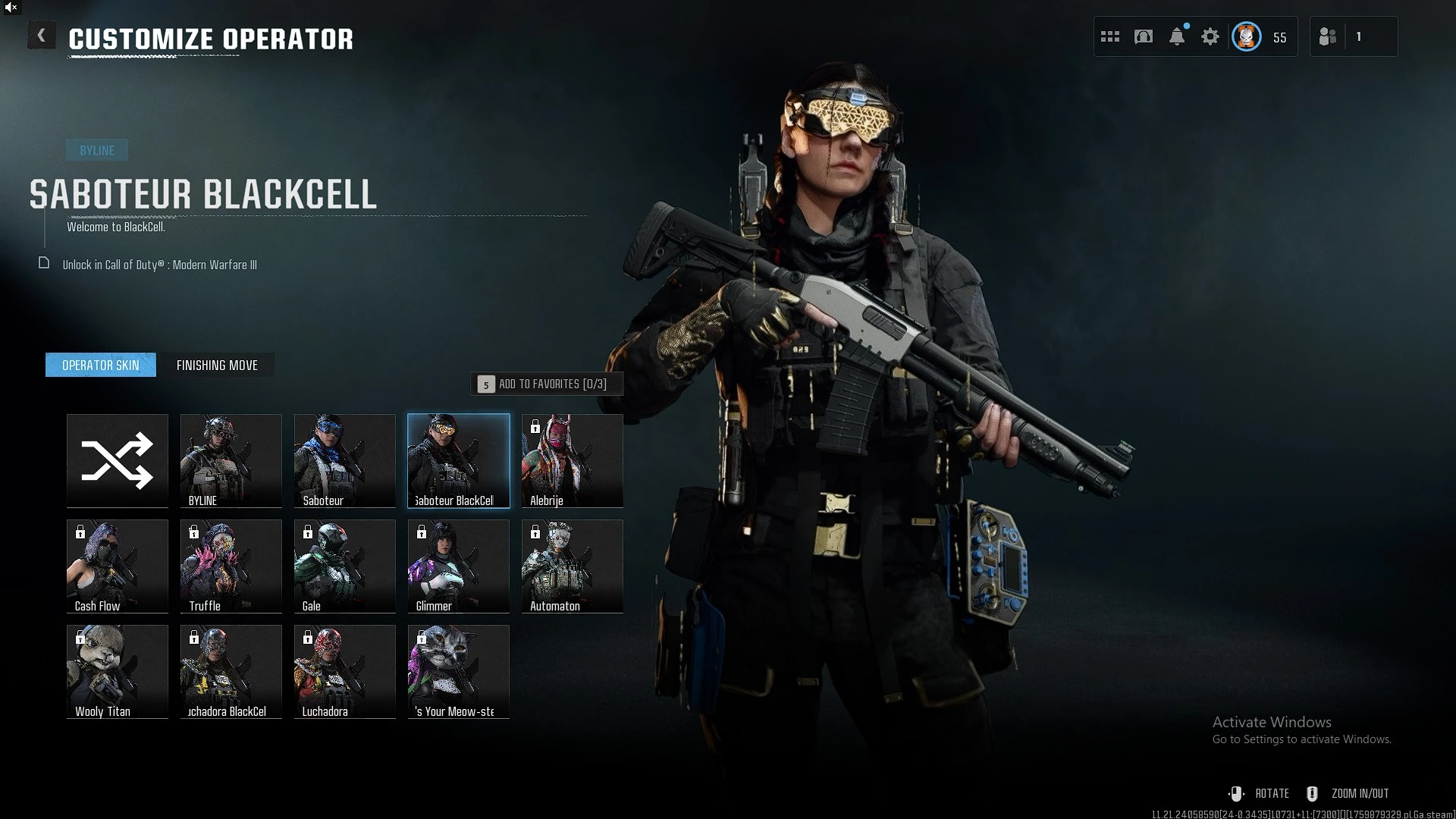The height and width of the screenshot is (819, 1456).
Task: Equip the Saboteur skin
Action: click(x=345, y=460)
